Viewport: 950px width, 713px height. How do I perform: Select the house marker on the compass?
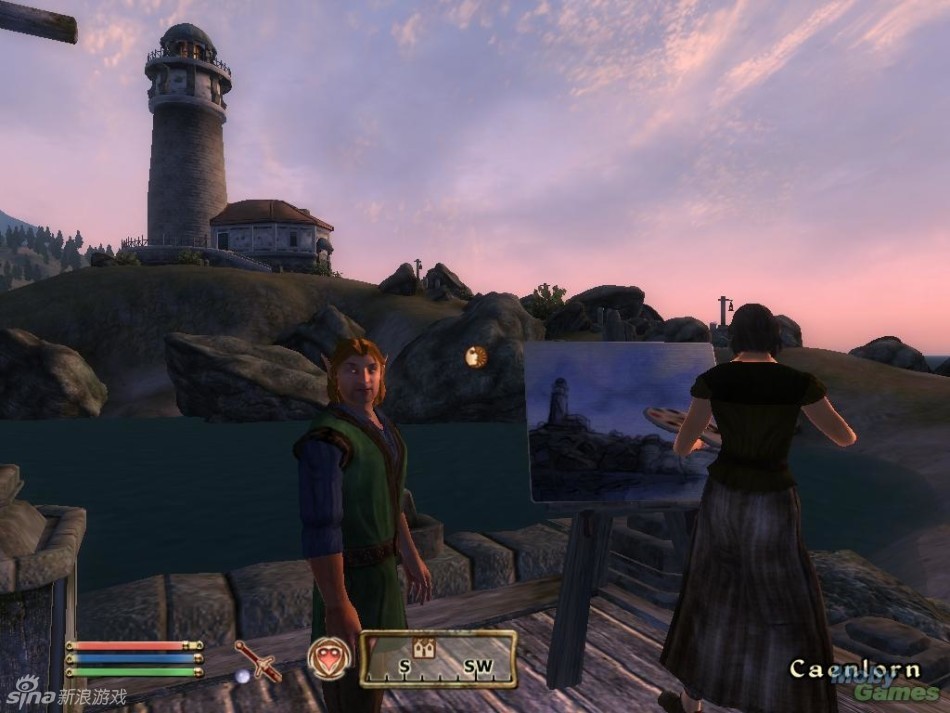422,646
